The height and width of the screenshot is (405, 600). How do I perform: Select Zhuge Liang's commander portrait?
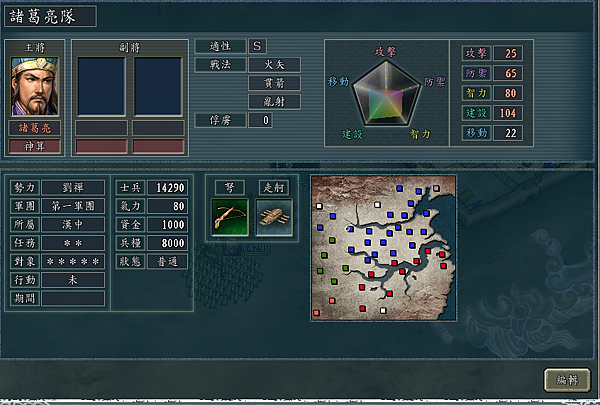pos(35,86)
